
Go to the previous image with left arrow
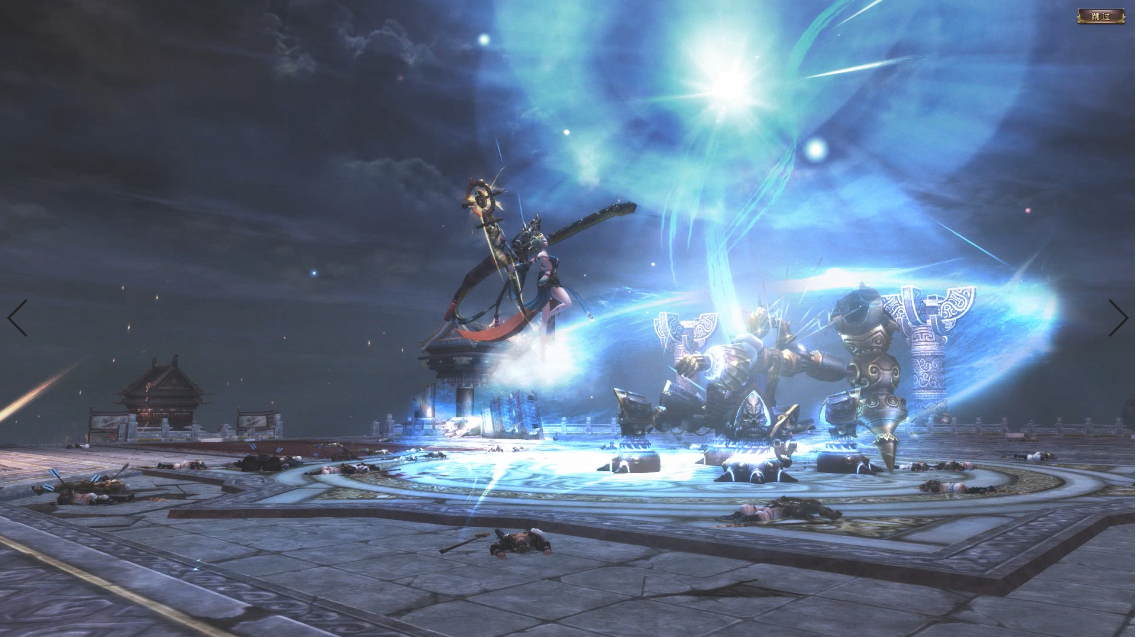[17, 318]
